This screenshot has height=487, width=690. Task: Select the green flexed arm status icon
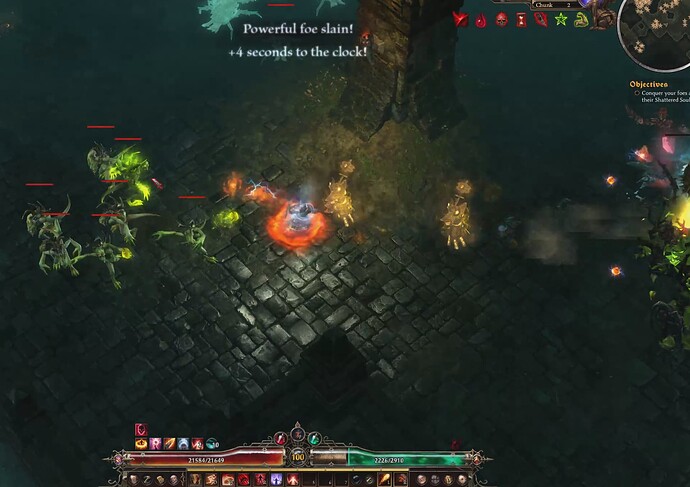(582, 19)
